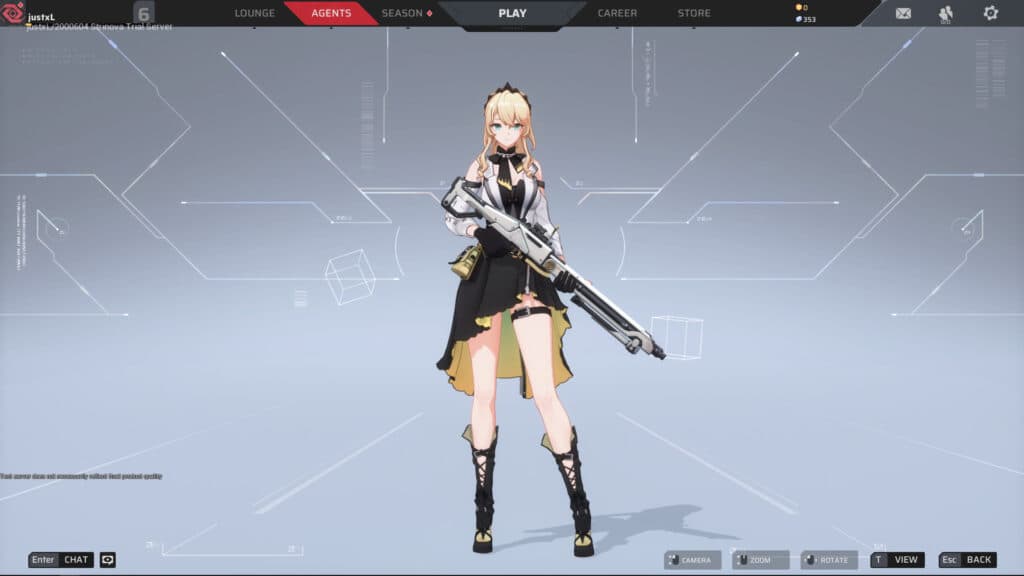Open the Store tab

pyautogui.click(x=694, y=13)
